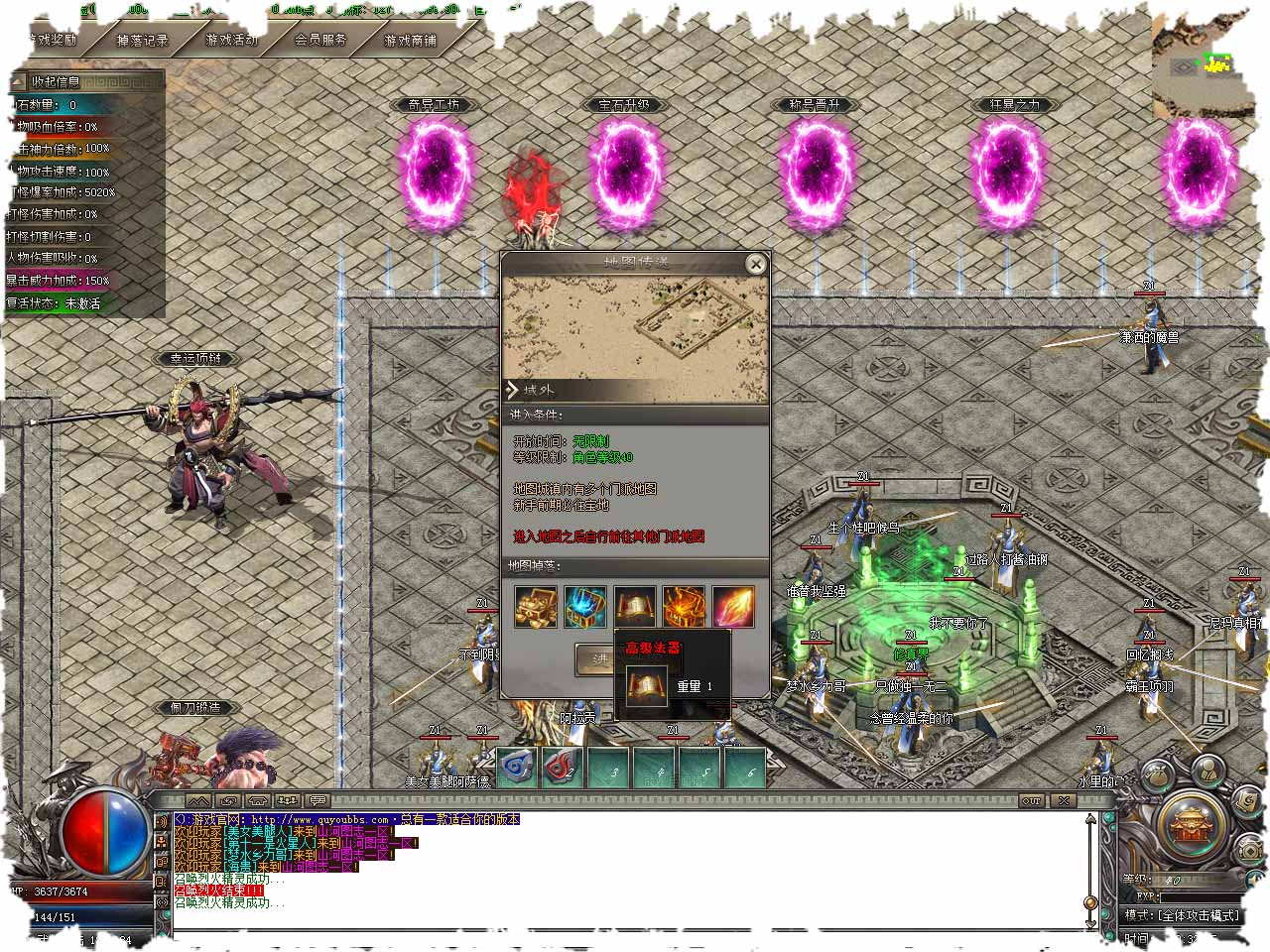The image size is (1270, 952).
Task: Activate the red swirl skill in slot two
Action: point(563,767)
